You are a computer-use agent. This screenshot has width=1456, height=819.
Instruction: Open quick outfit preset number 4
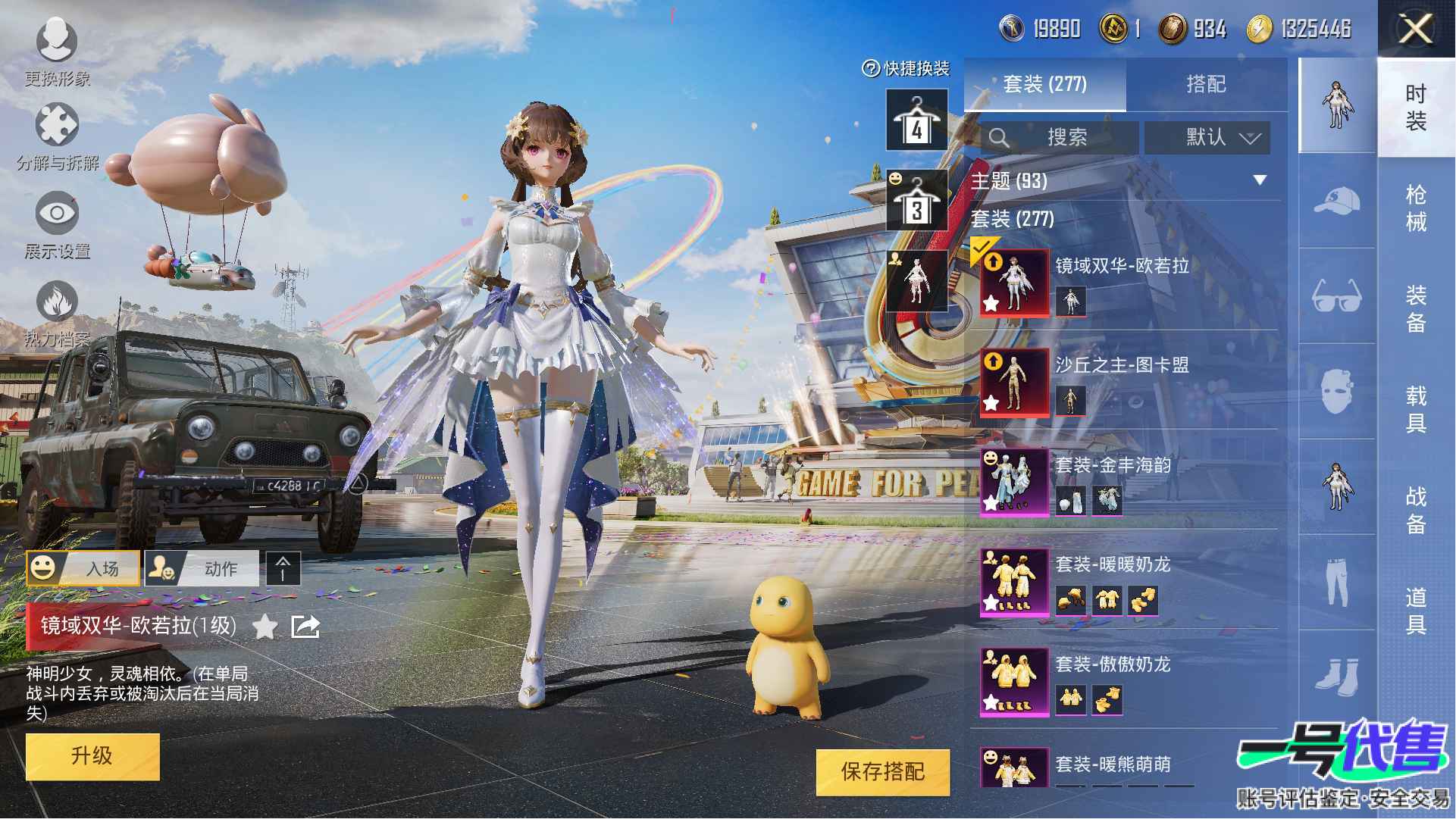tap(916, 120)
